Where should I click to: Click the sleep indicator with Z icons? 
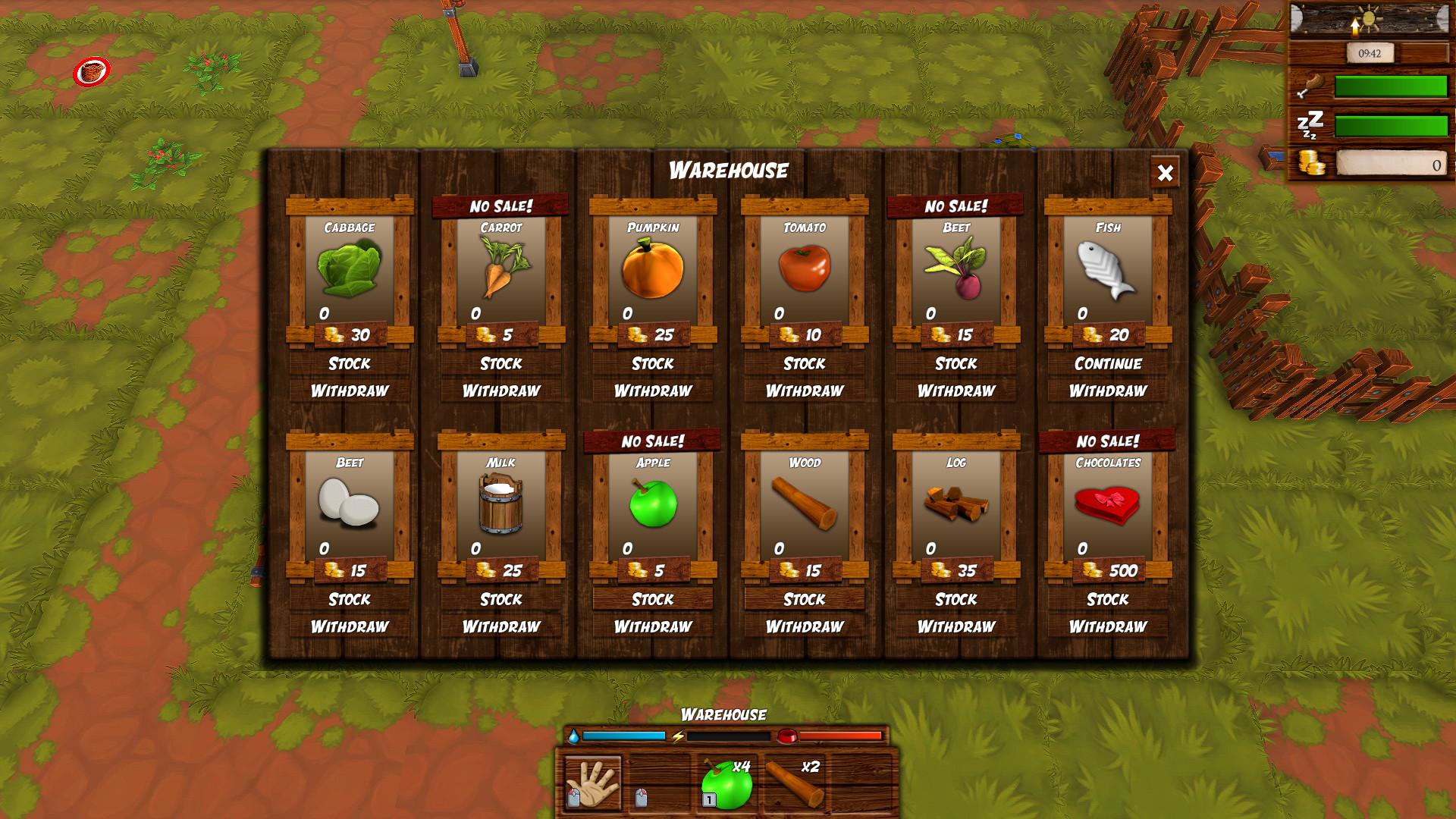(1311, 123)
